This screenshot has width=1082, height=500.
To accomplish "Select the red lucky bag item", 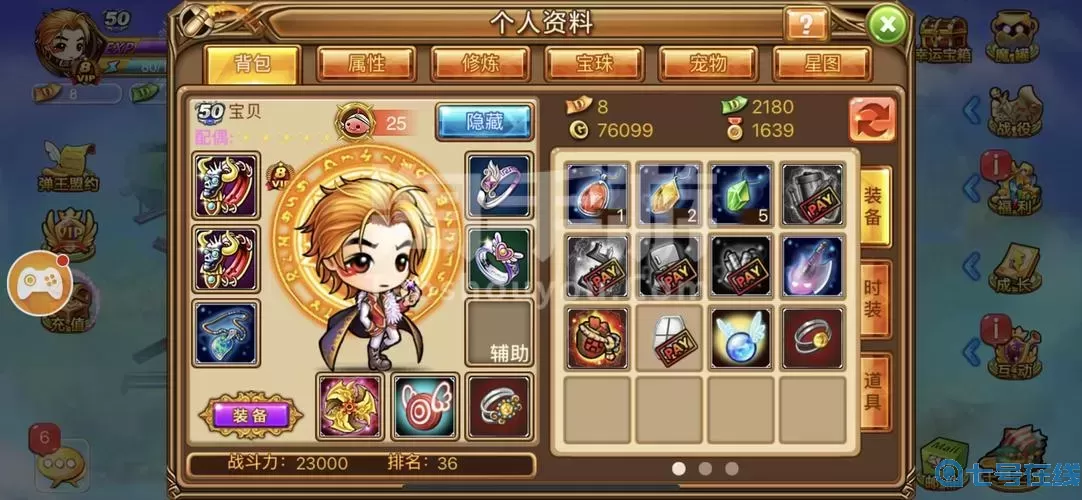I will pyautogui.click(x=598, y=338).
